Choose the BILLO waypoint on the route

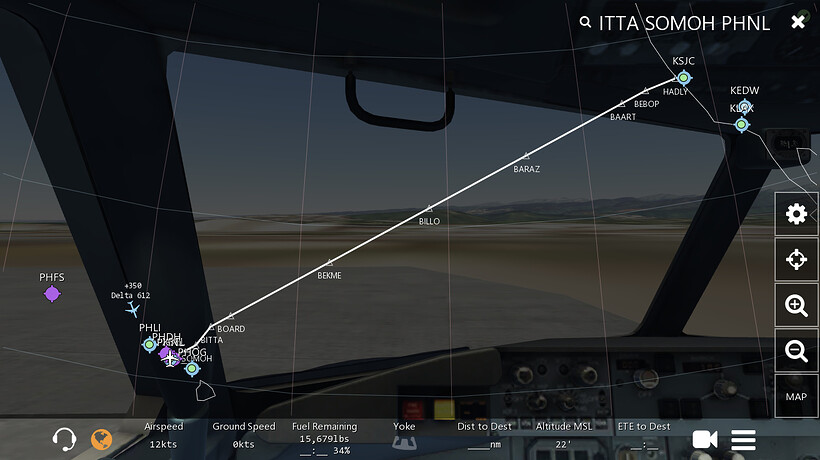pos(429,208)
